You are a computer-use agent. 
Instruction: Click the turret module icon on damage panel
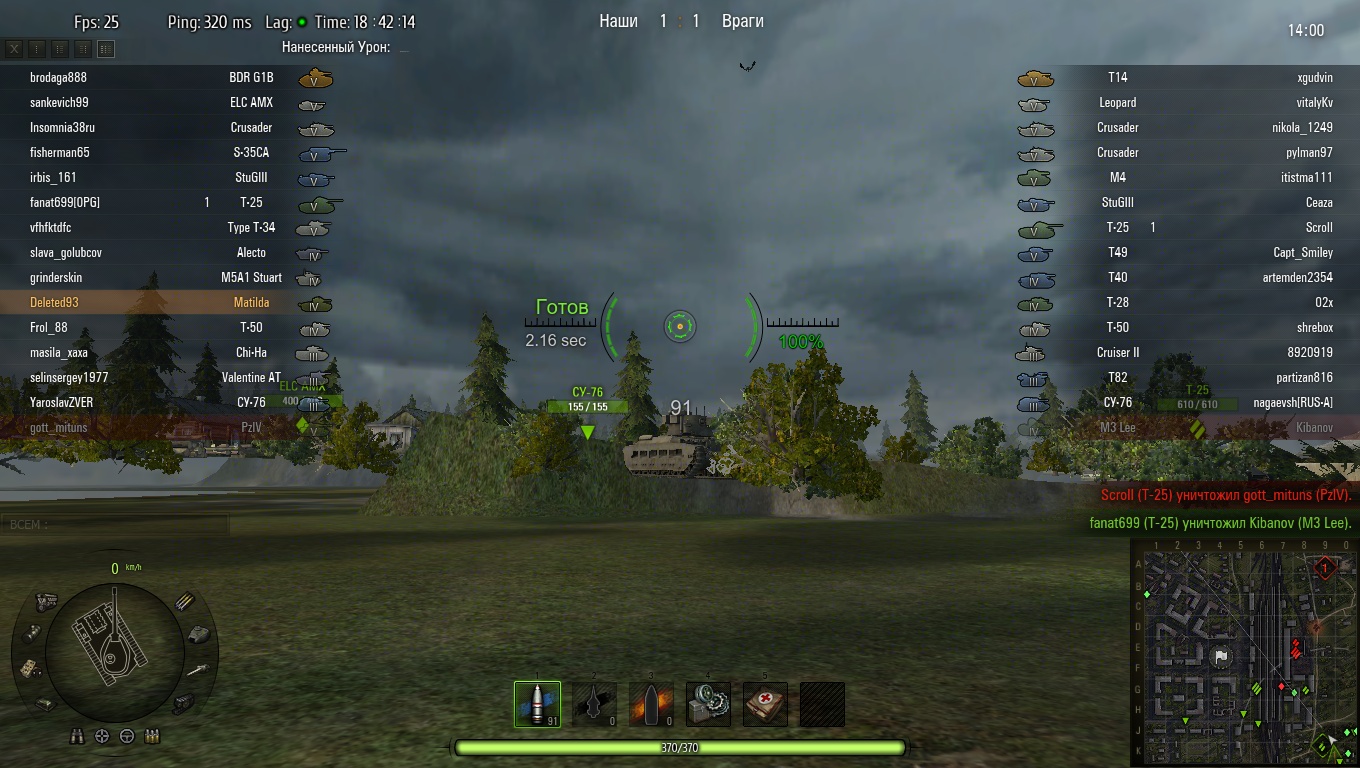click(199, 634)
